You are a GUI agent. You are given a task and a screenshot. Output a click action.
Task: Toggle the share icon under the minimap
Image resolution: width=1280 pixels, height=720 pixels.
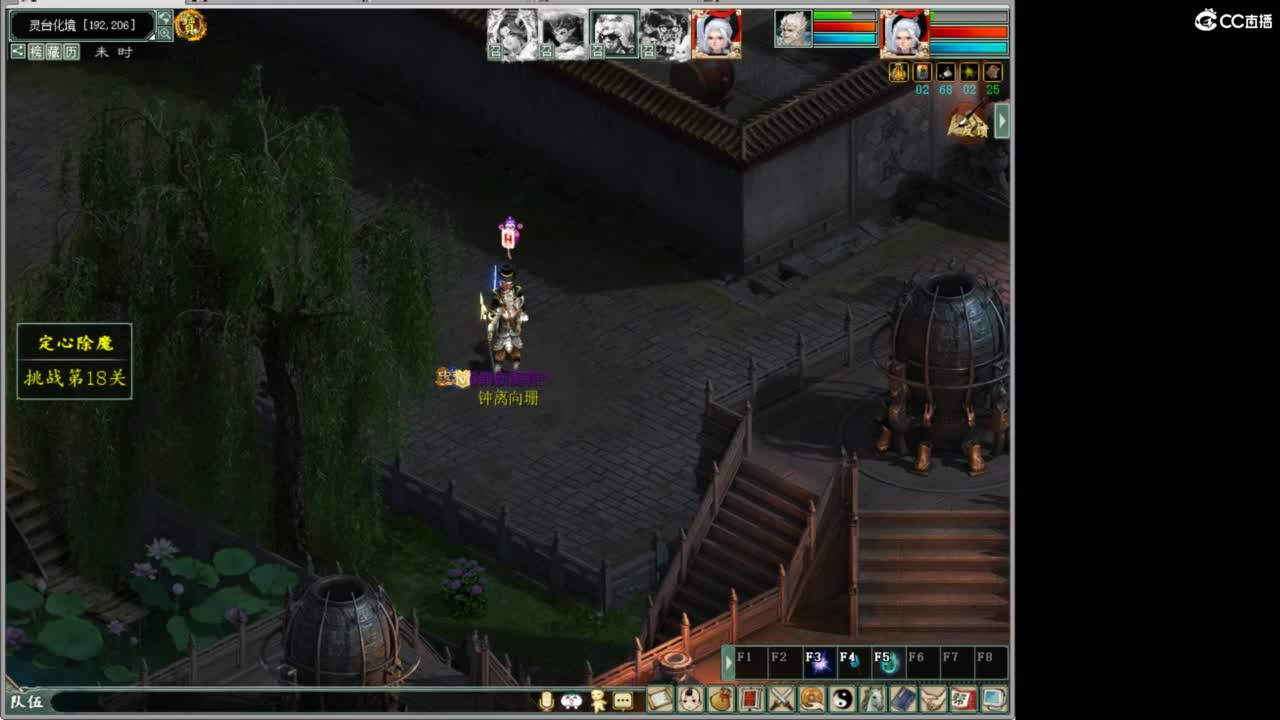(x=18, y=52)
